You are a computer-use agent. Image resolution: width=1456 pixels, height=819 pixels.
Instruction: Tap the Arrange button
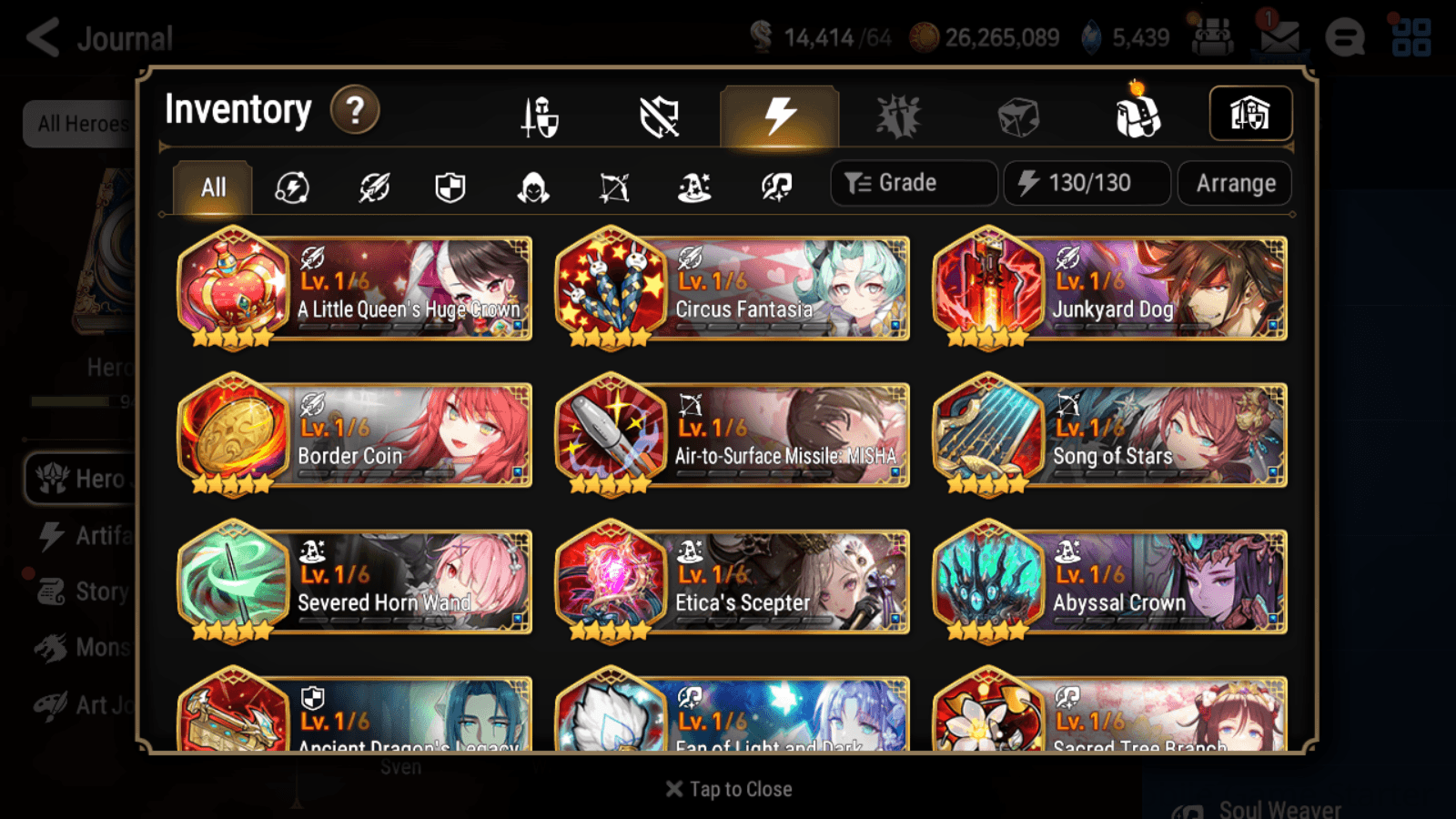coord(1234,183)
